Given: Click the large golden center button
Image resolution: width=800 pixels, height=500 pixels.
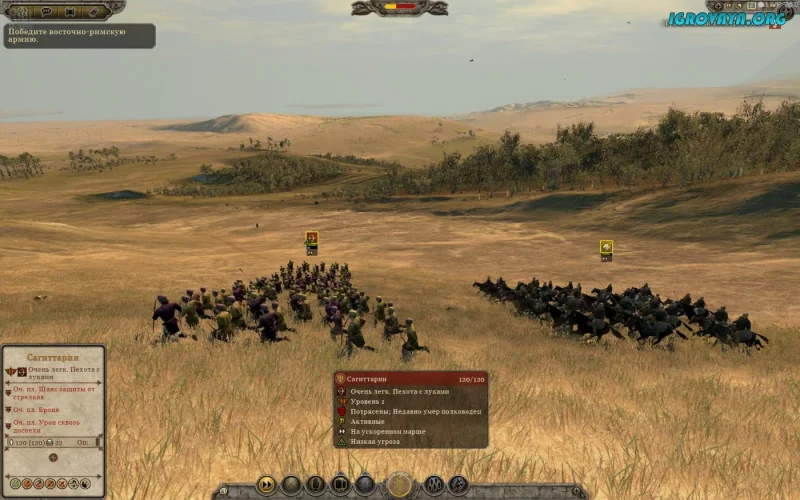Looking at the screenshot, I should tap(400, 485).
